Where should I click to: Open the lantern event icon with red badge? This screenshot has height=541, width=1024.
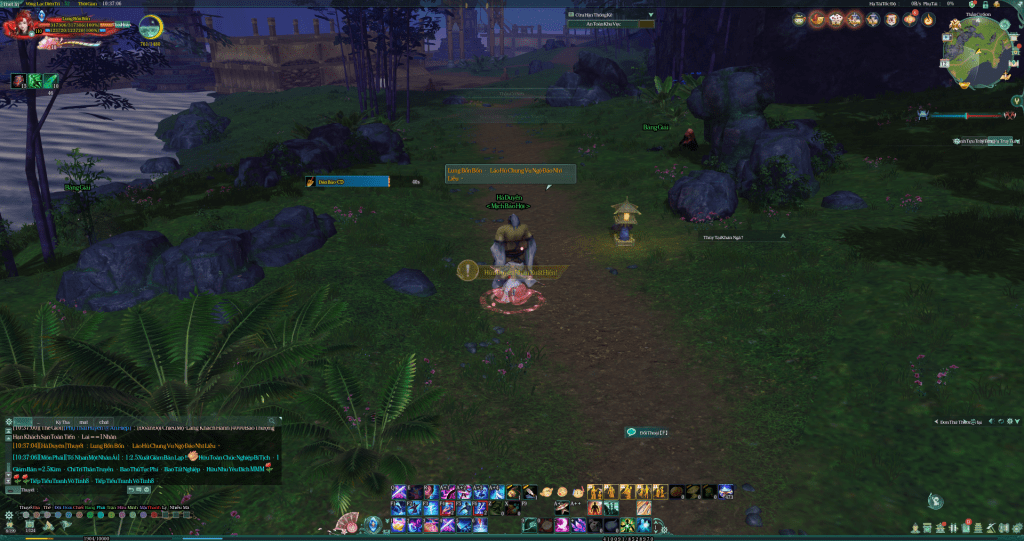(910, 19)
